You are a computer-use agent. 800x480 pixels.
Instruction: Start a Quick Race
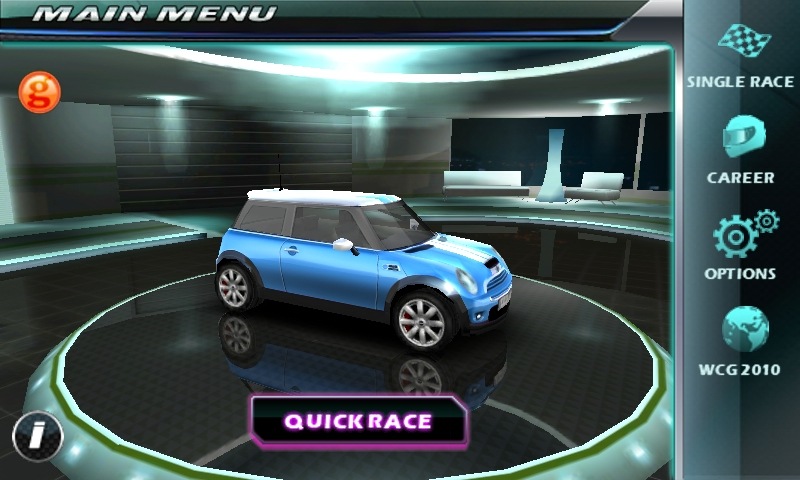click(358, 420)
